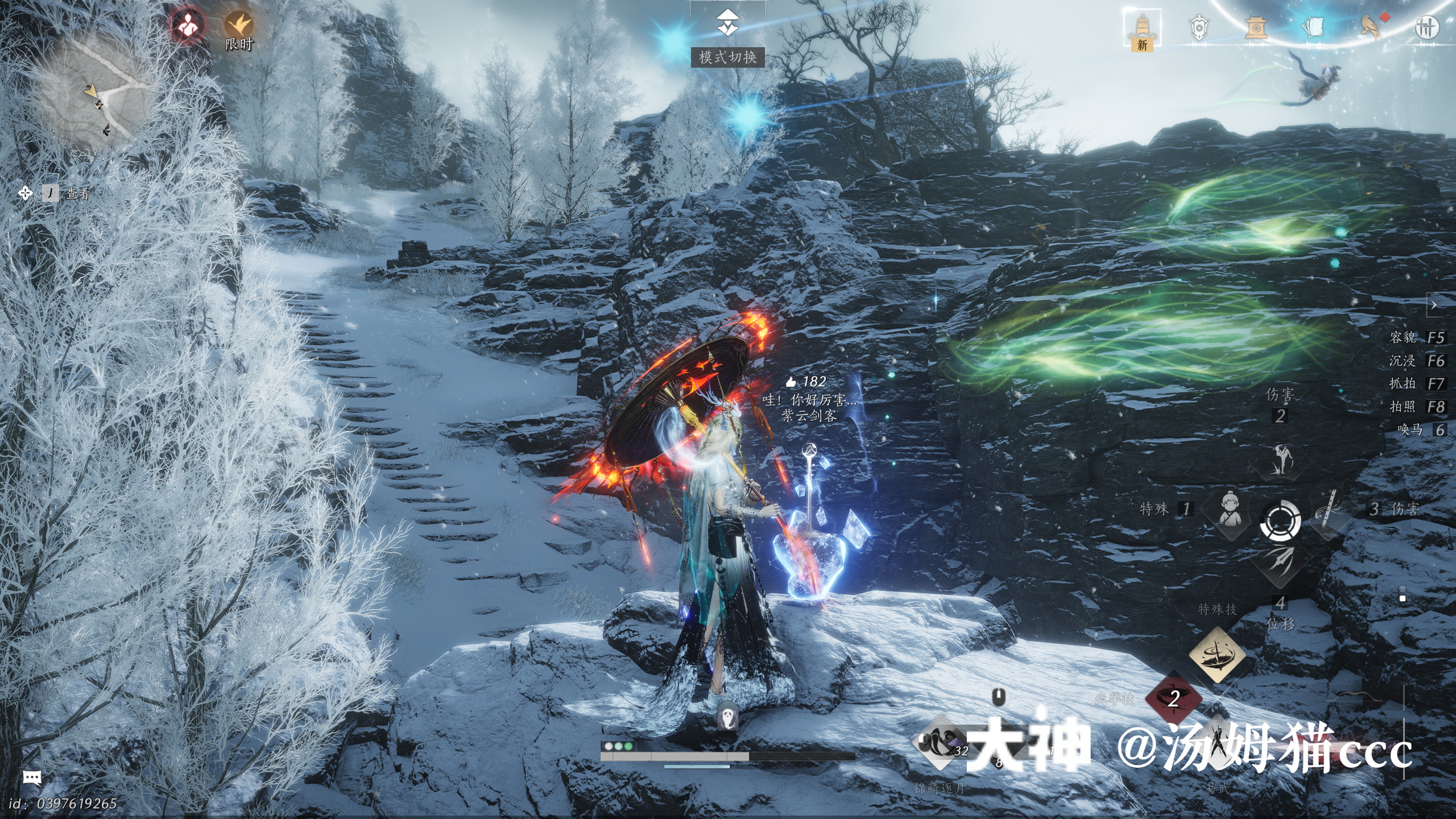Toggle the 模式切换 mode switch button
1456x819 pixels.
pos(727,24)
